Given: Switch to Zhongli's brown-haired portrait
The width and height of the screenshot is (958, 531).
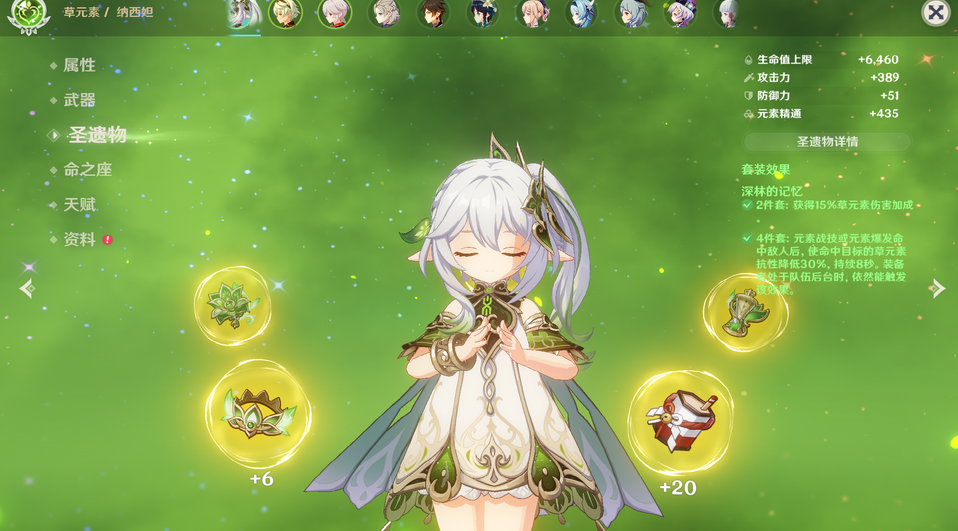Looking at the screenshot, I should [432, 14].
